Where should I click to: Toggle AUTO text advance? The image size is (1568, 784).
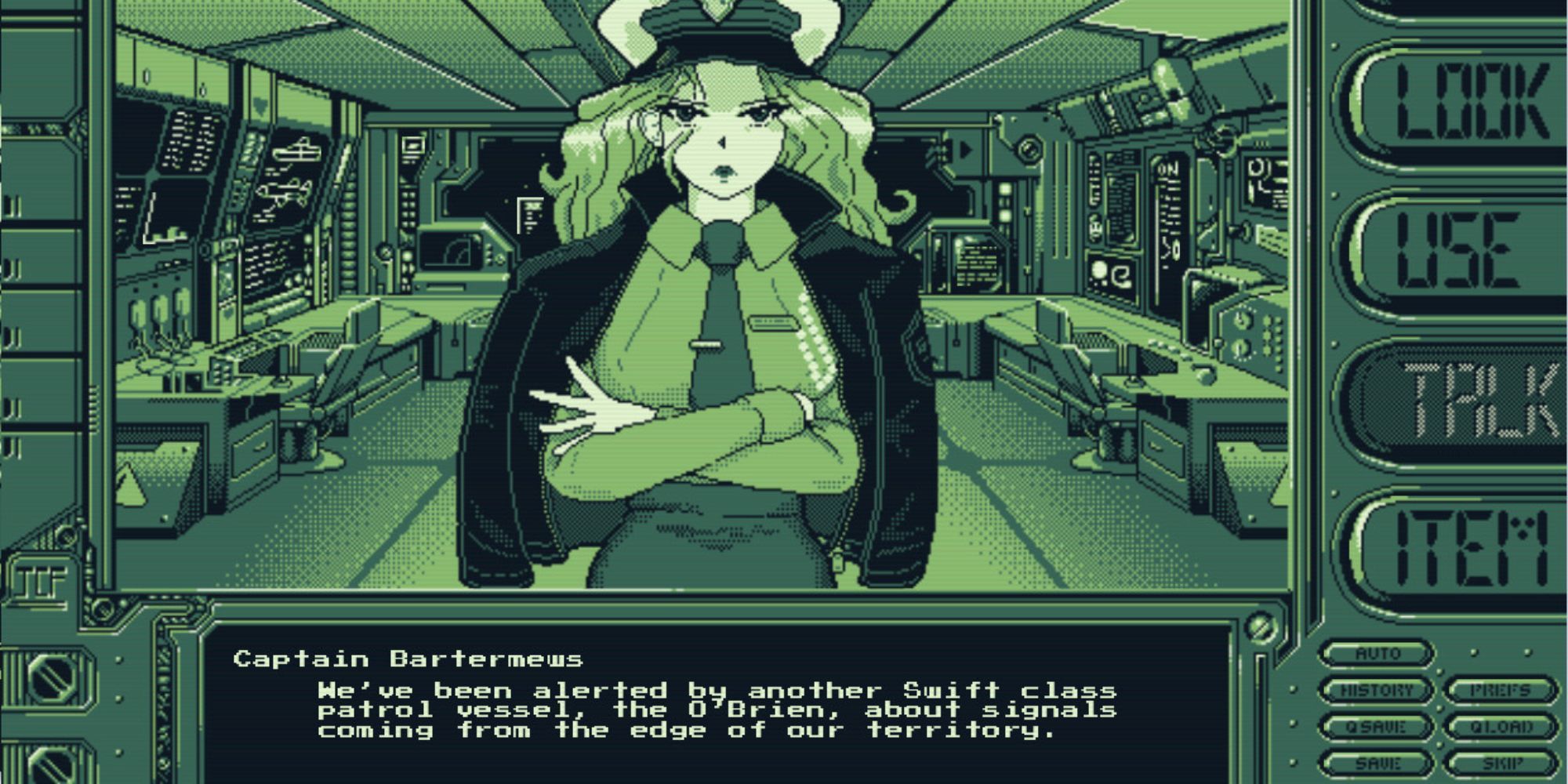1377,653
